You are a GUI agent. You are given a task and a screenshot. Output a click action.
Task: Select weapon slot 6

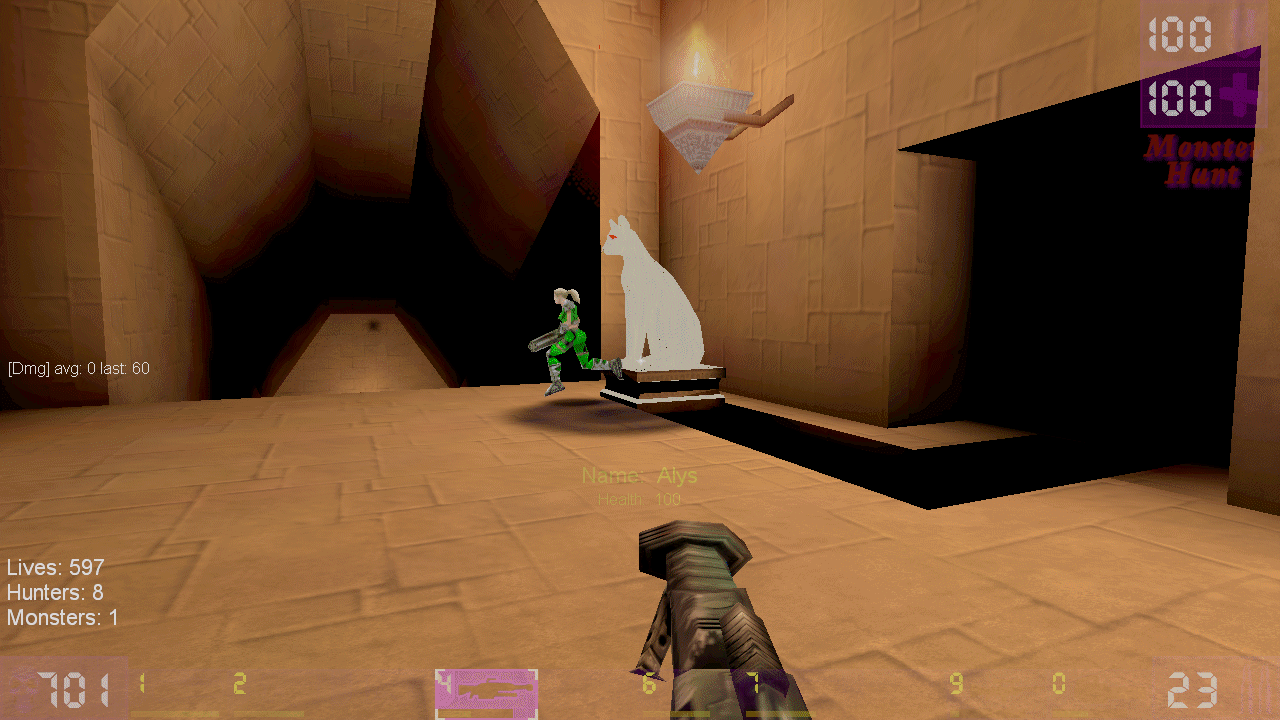point(670,693)
